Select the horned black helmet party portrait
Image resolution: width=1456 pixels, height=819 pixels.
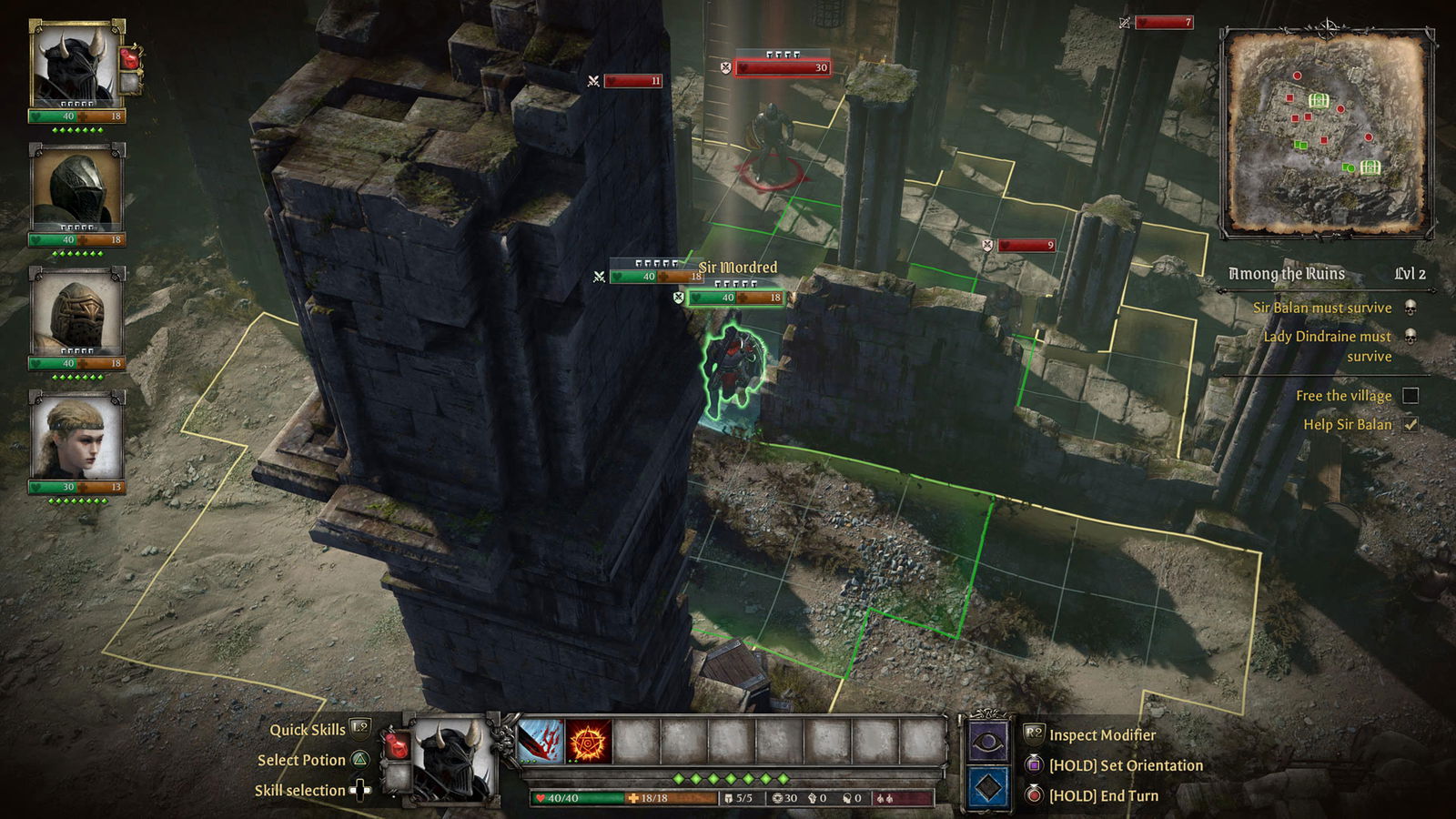(76, 66)
